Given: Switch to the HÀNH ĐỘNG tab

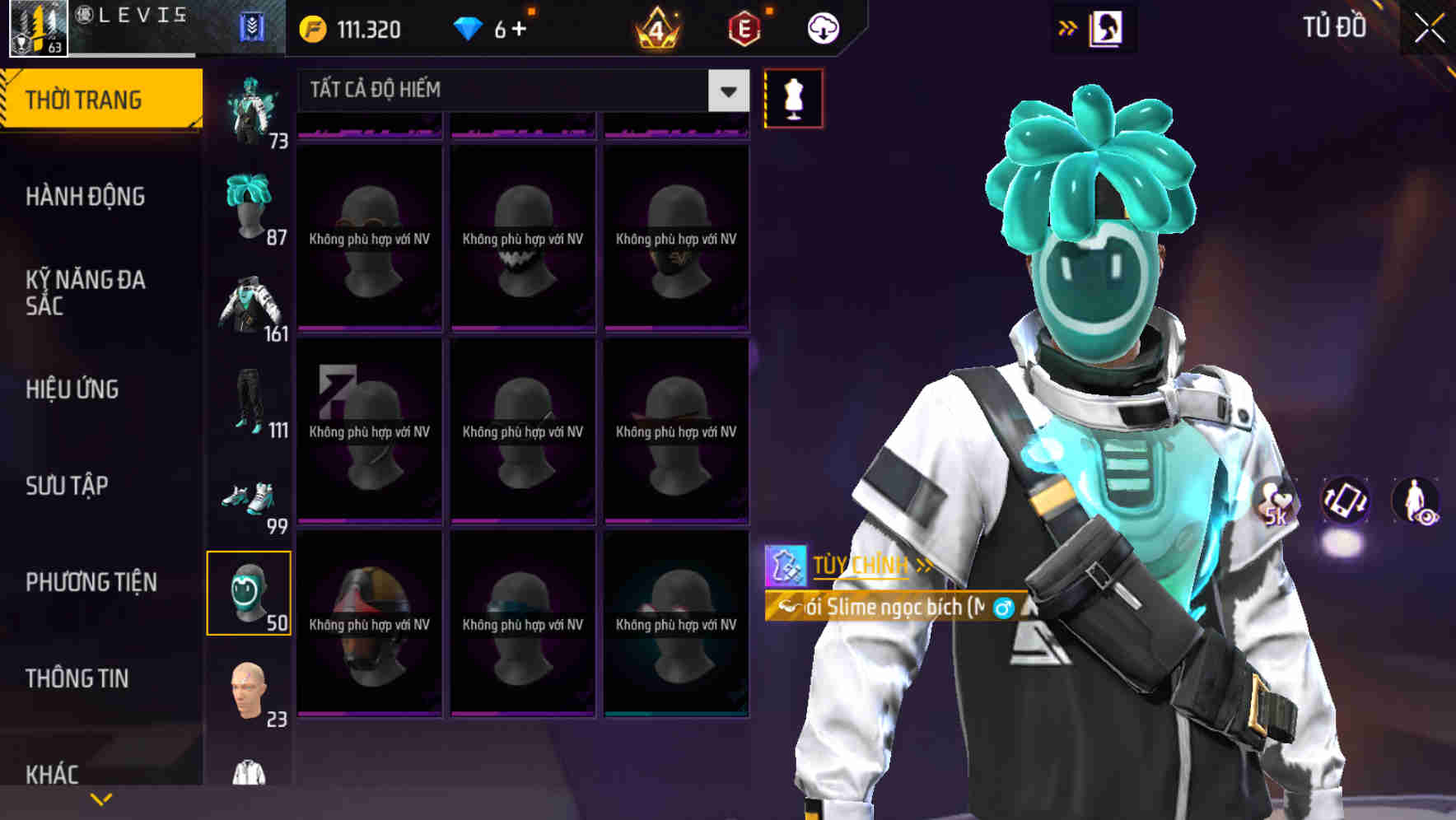Looking at the screenshot, I should [x=86, y=197].
